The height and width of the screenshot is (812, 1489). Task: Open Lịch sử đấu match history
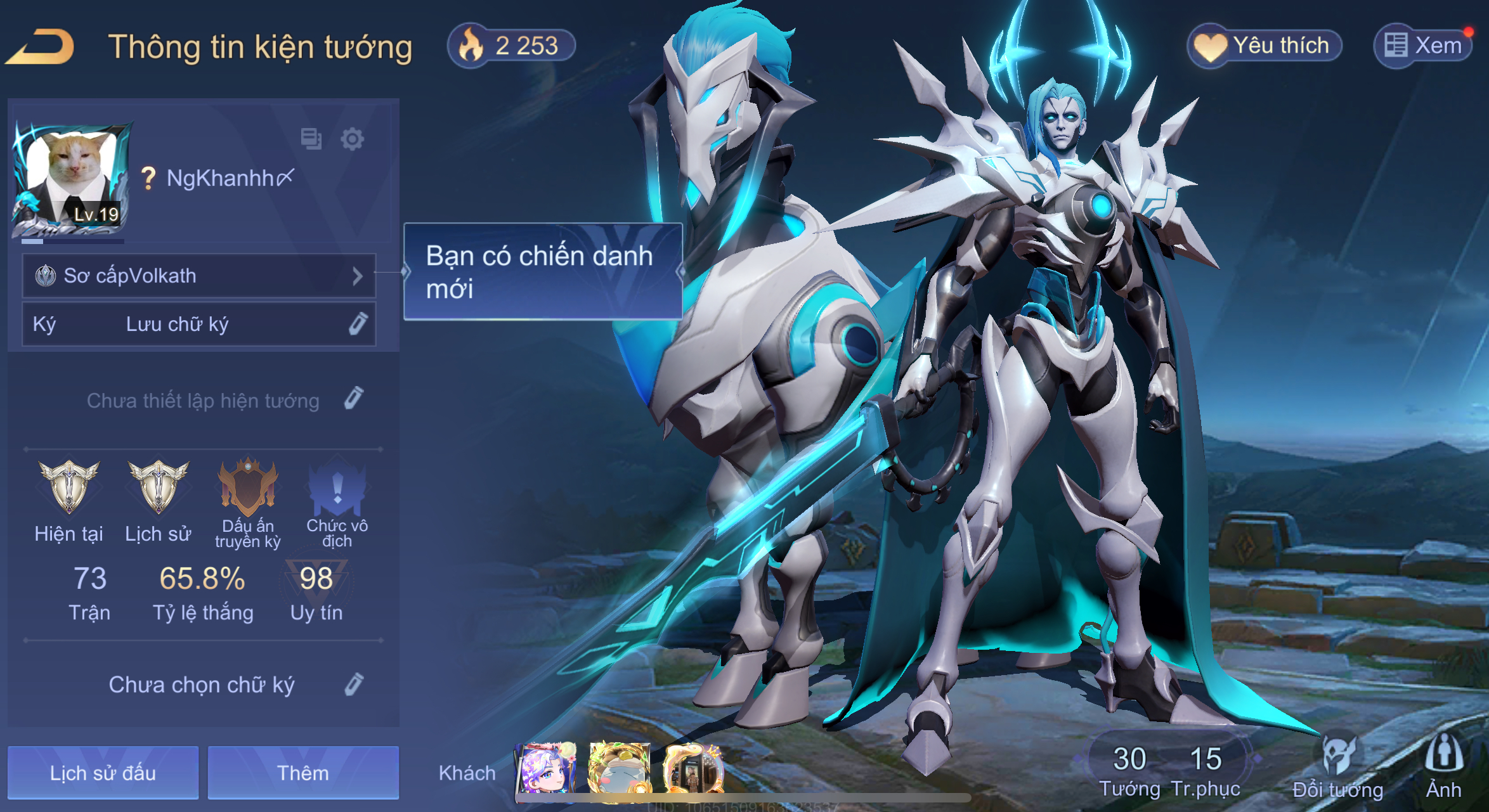click(103, 773)
